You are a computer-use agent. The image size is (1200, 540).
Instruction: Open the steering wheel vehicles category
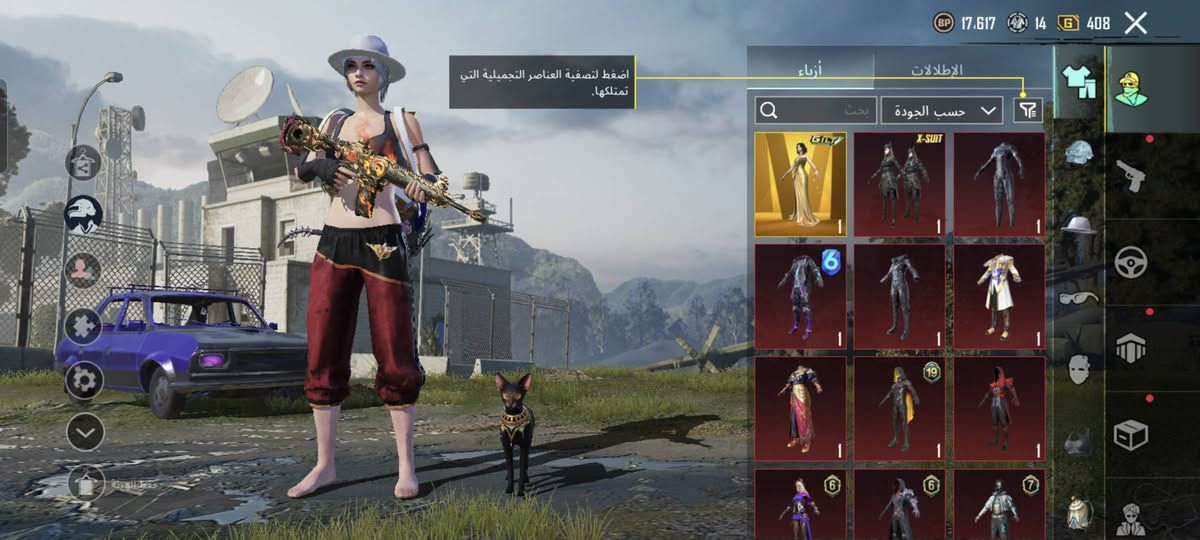coord(1130,262)
